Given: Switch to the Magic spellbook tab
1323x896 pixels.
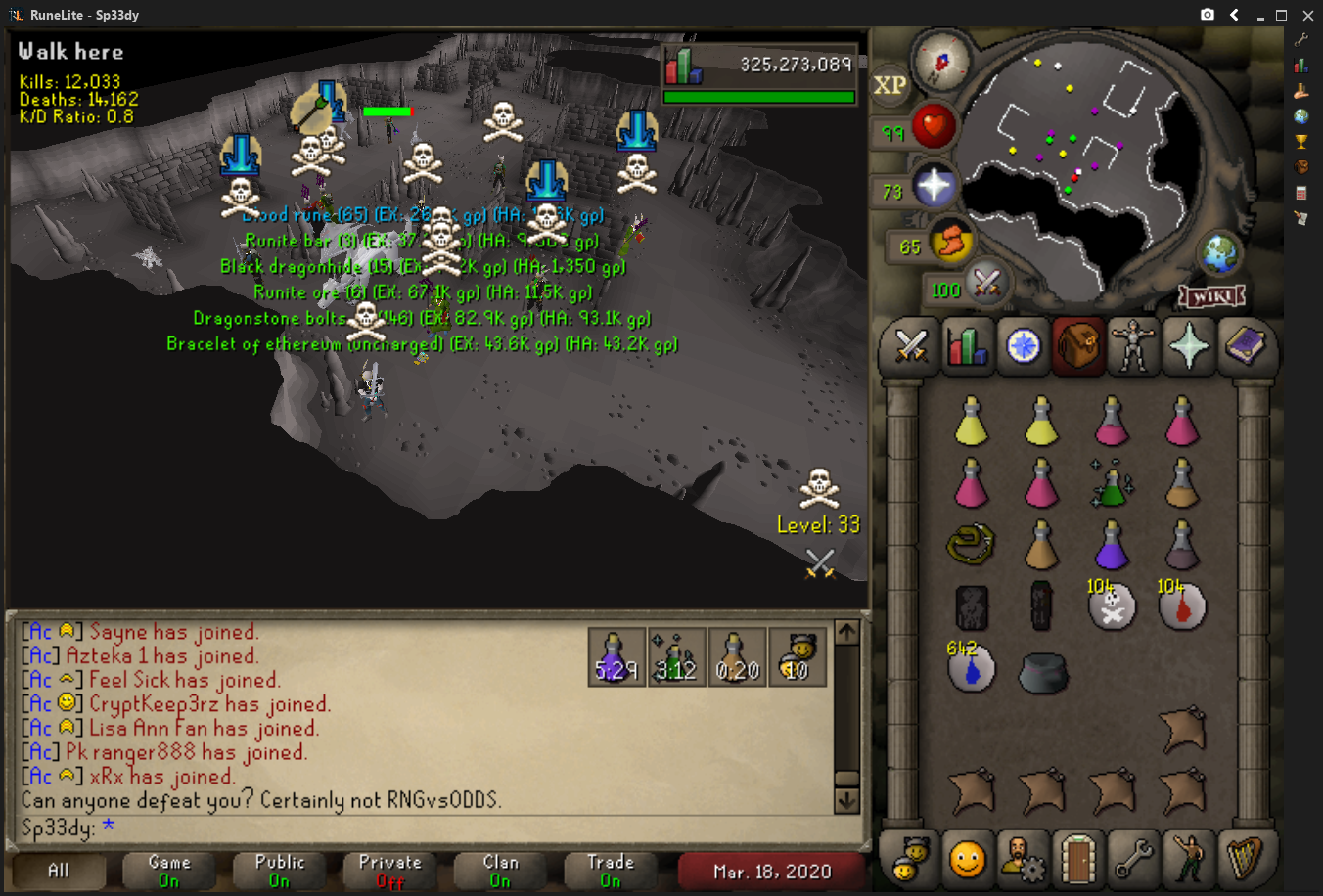Looking at the screenshot, I should [x=1245, y=346].
